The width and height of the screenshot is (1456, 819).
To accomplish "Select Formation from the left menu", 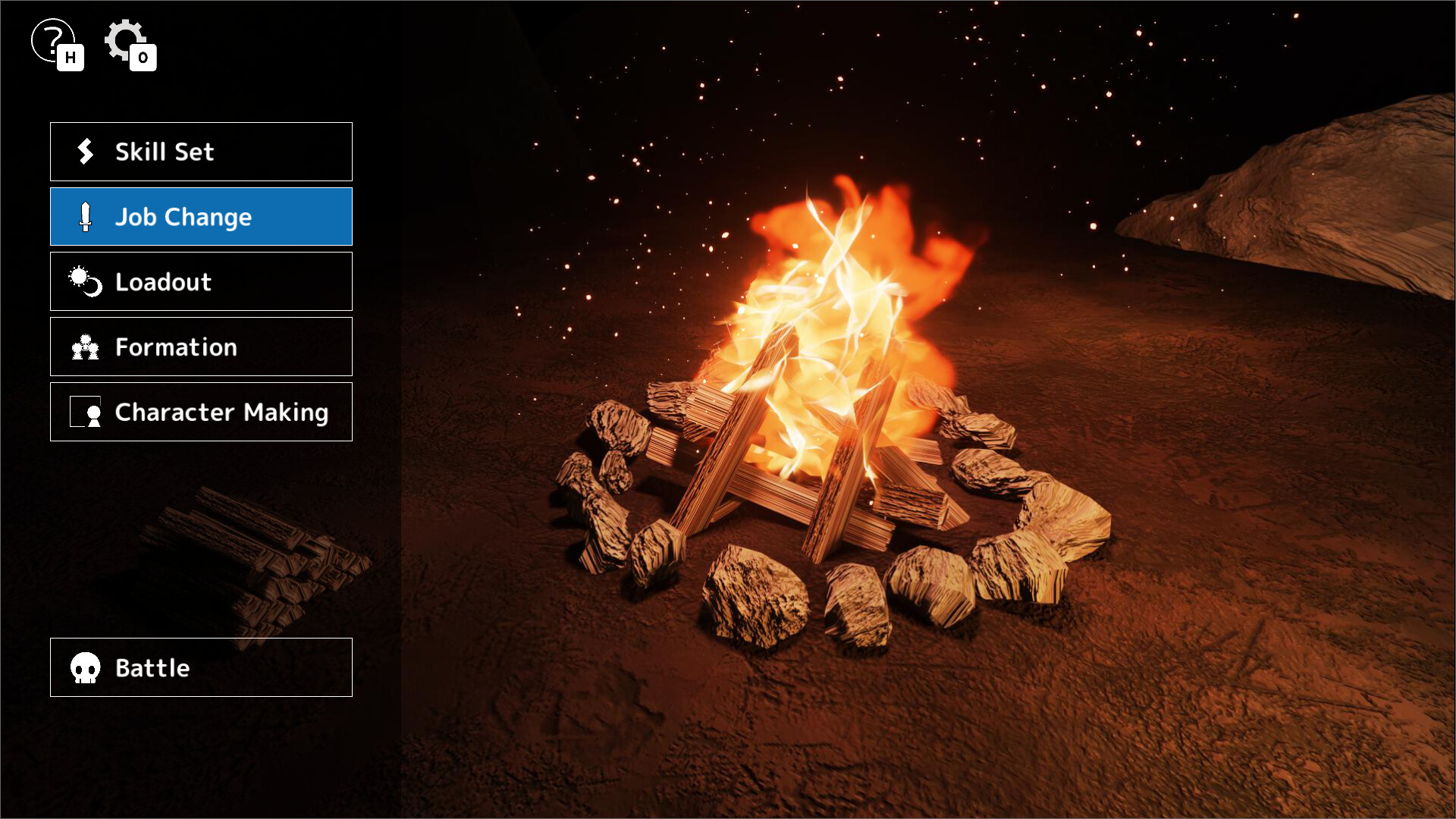I will tap(200, 347).
